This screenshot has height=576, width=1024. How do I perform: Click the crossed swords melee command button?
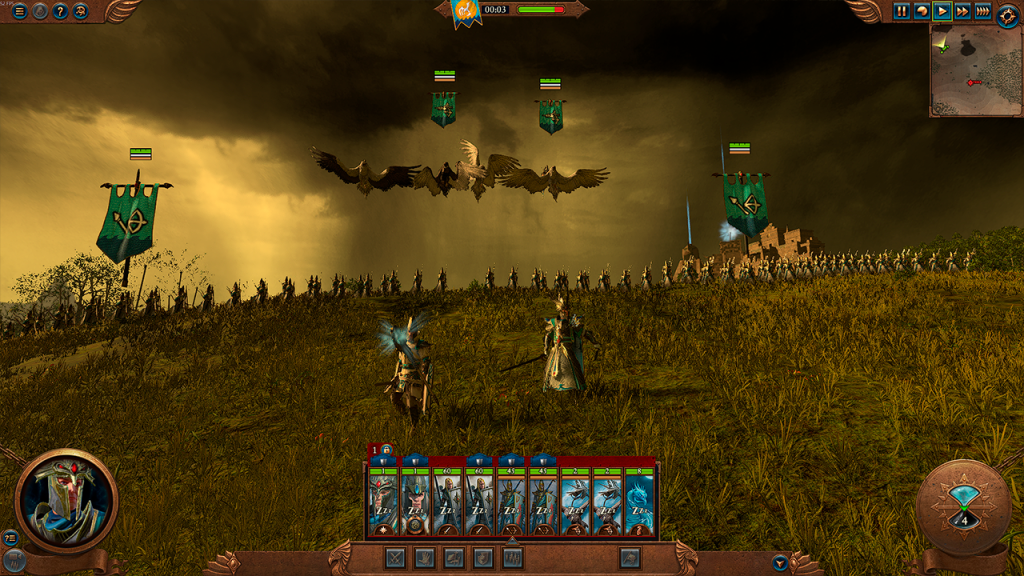395,558
